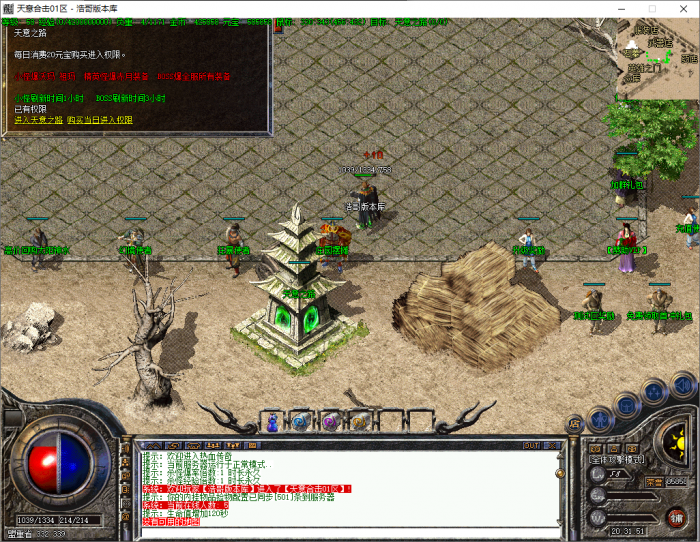Close the game window
The width and height of the screenshot is (700, 542).
(x=683, y=8)
